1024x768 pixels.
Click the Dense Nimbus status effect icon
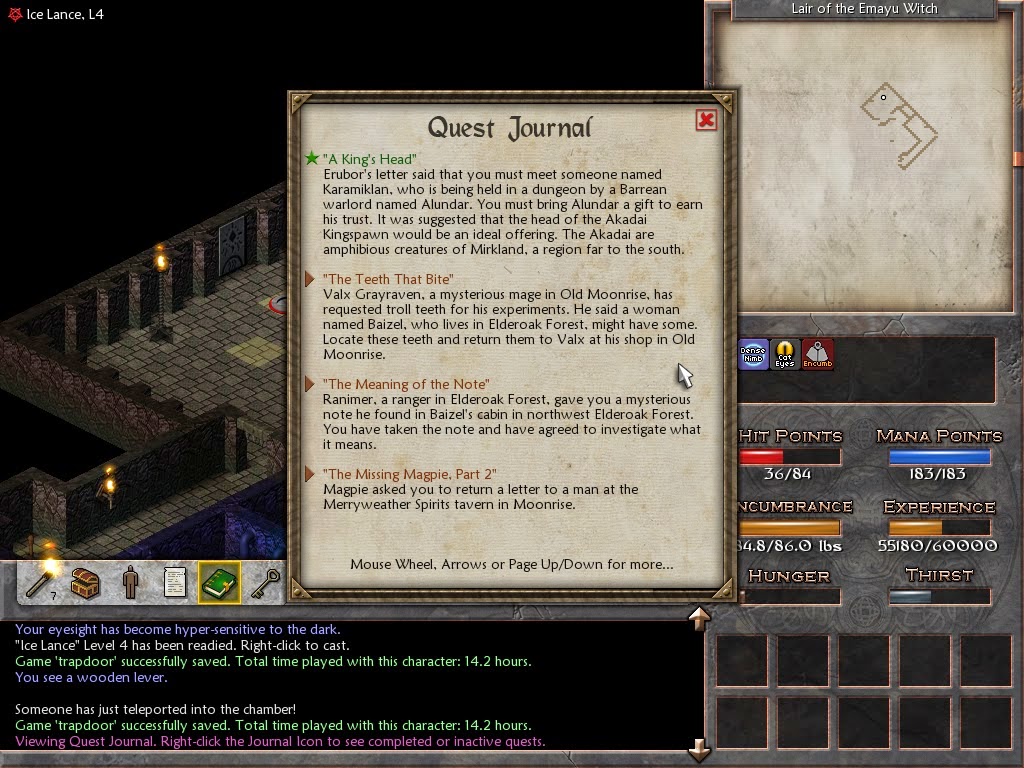pyautogui.click(x=753, y=354)
